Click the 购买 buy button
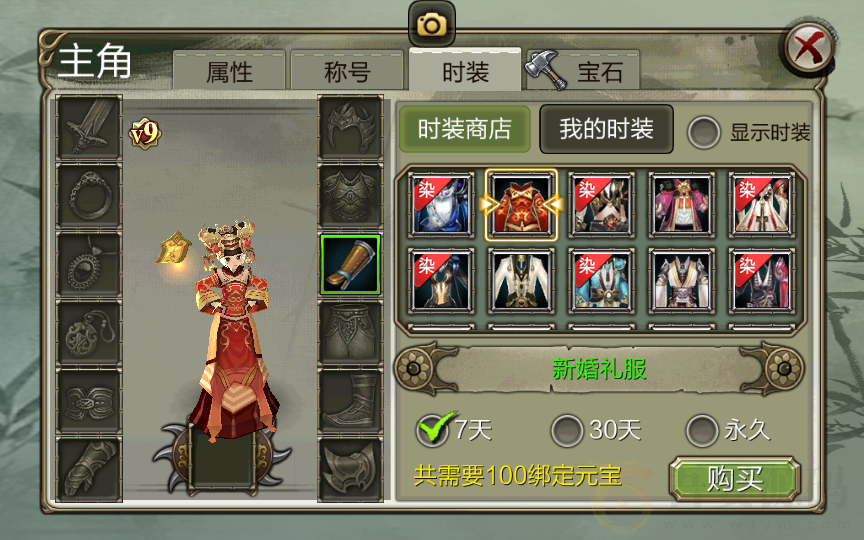 [x=735, y=479]
